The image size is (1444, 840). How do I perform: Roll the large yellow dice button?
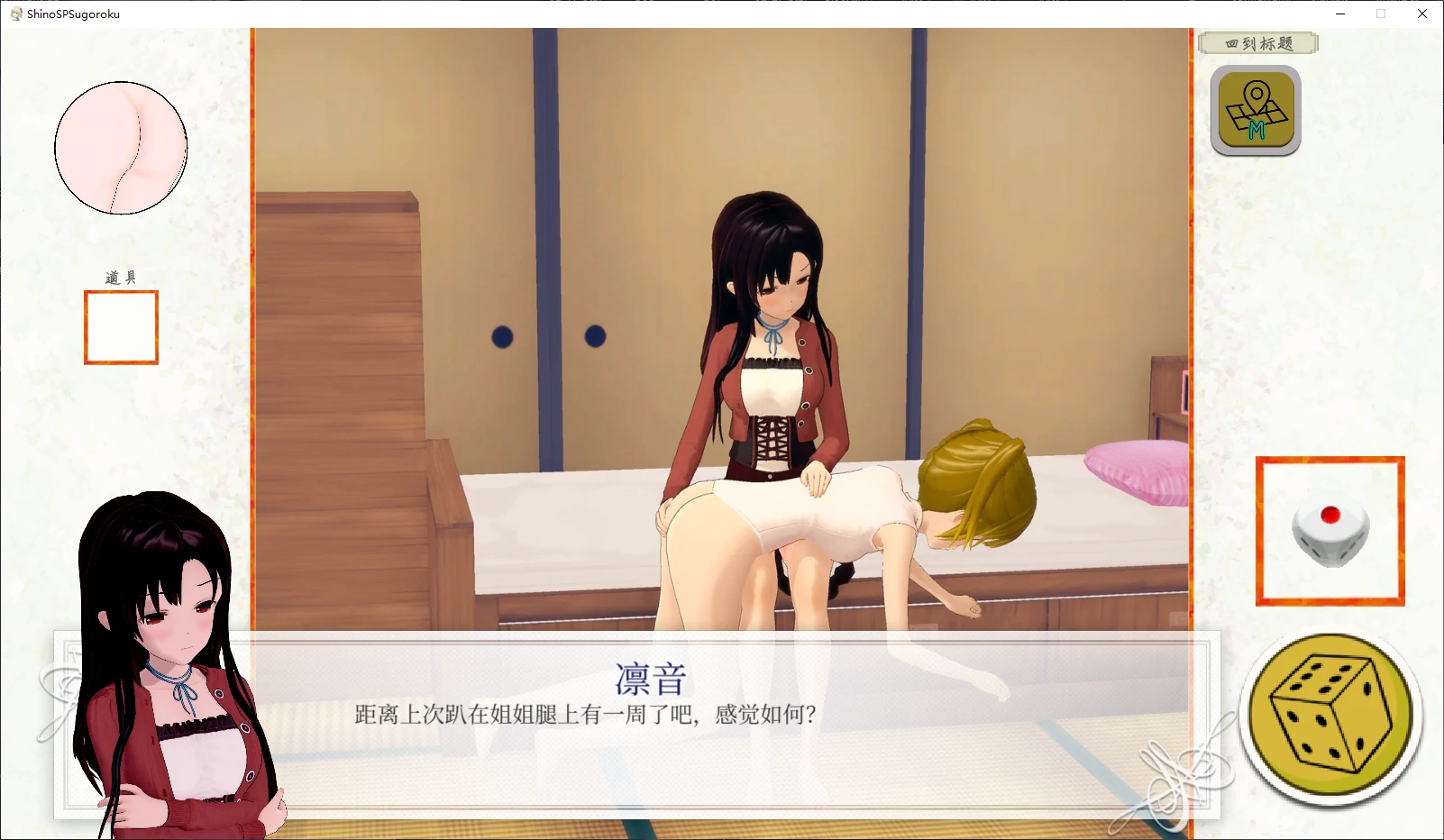[x=1331, y=714]
